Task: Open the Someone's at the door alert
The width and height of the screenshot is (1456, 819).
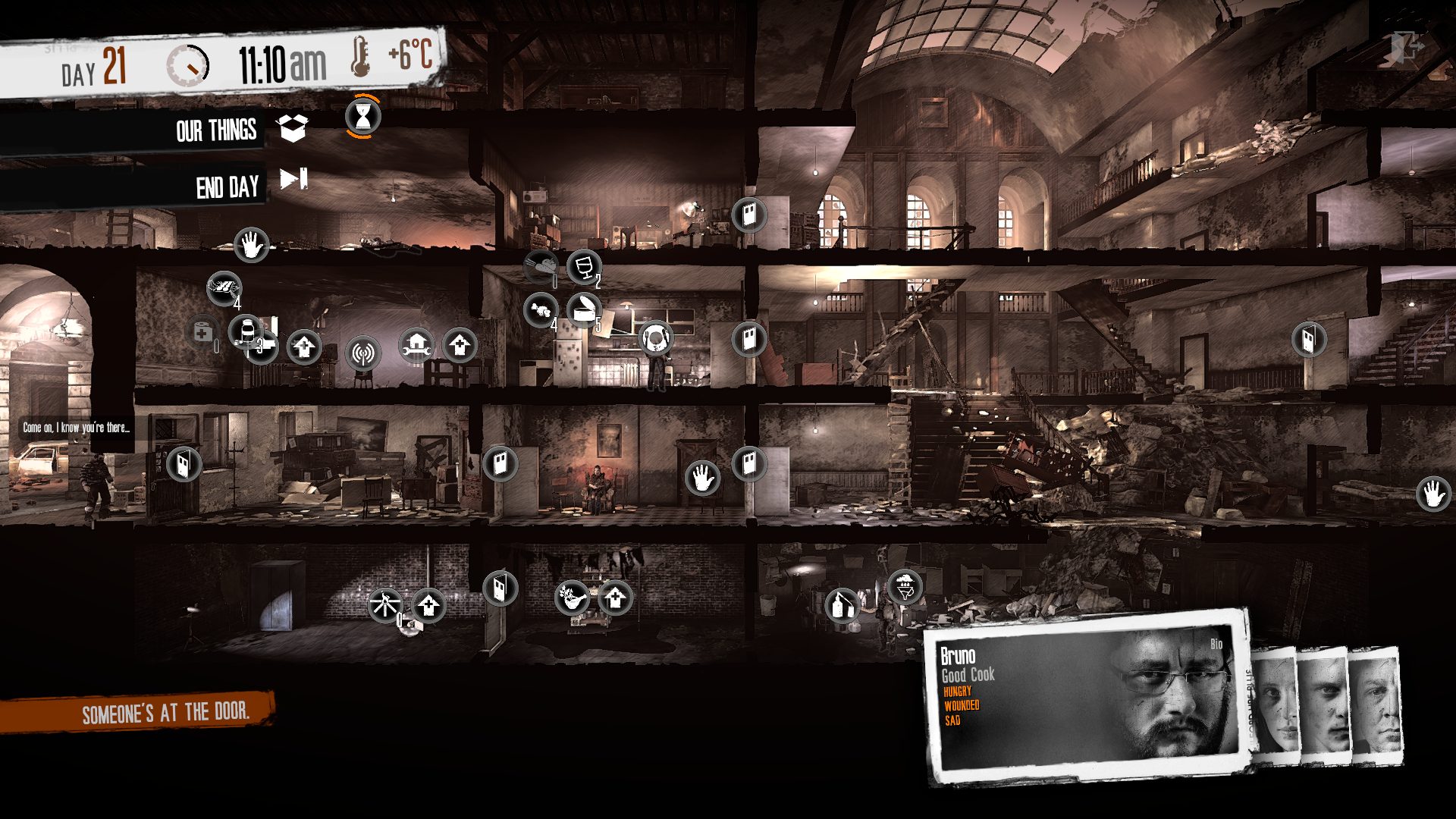Action: (x=165, y=713)
